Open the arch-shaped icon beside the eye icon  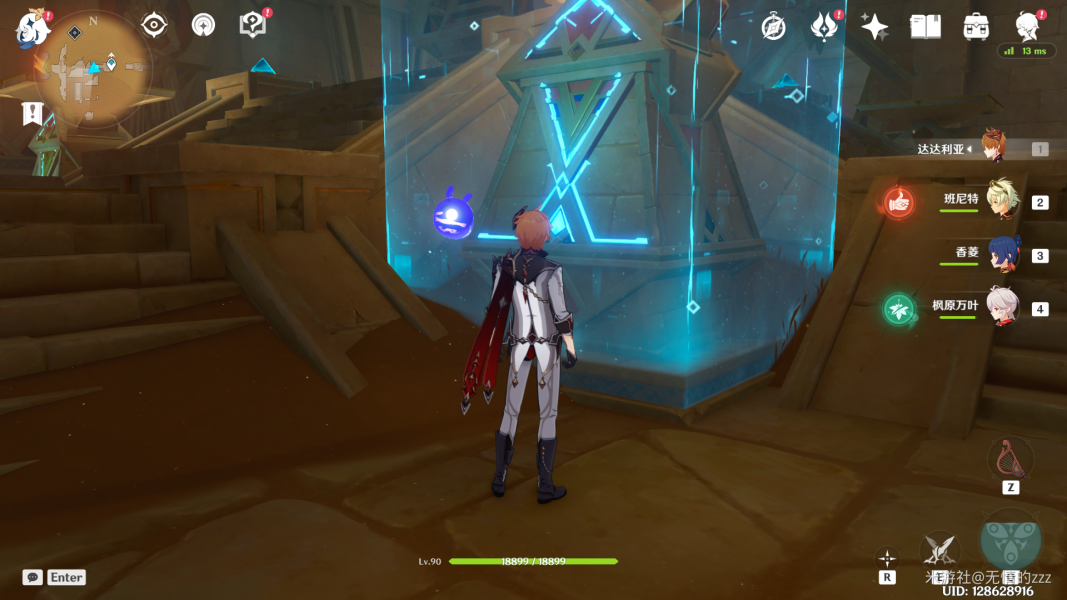[203, 25]
